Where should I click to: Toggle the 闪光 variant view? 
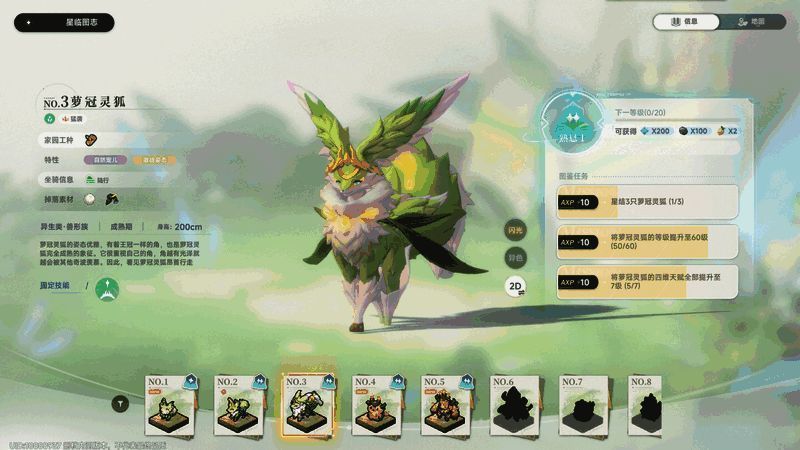click(x=515, y=231)
